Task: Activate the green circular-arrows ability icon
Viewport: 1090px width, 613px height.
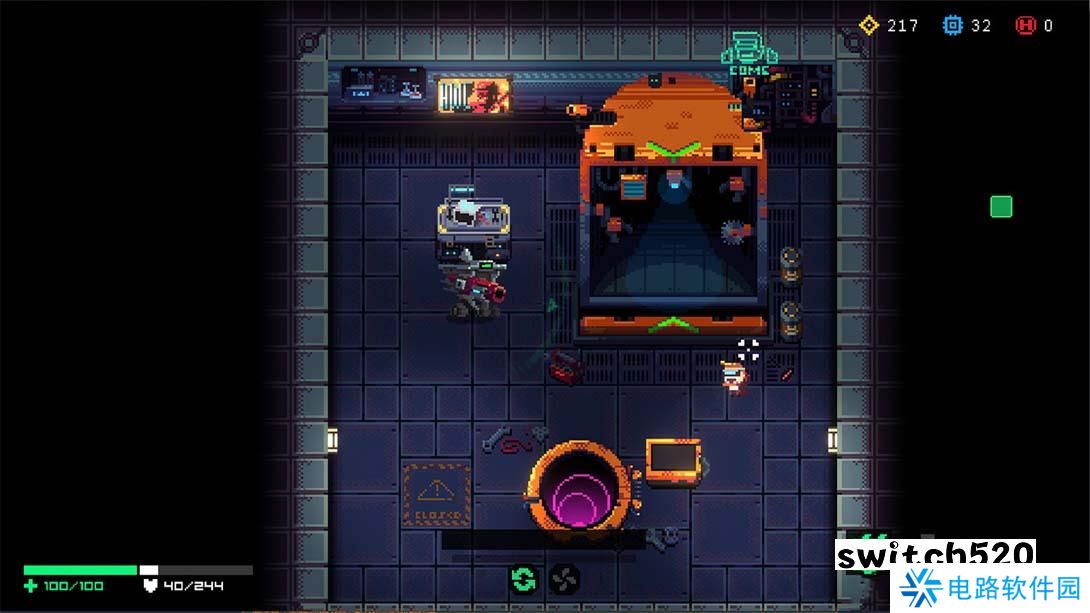Action: pyautogui.click(x=523, y=578)
